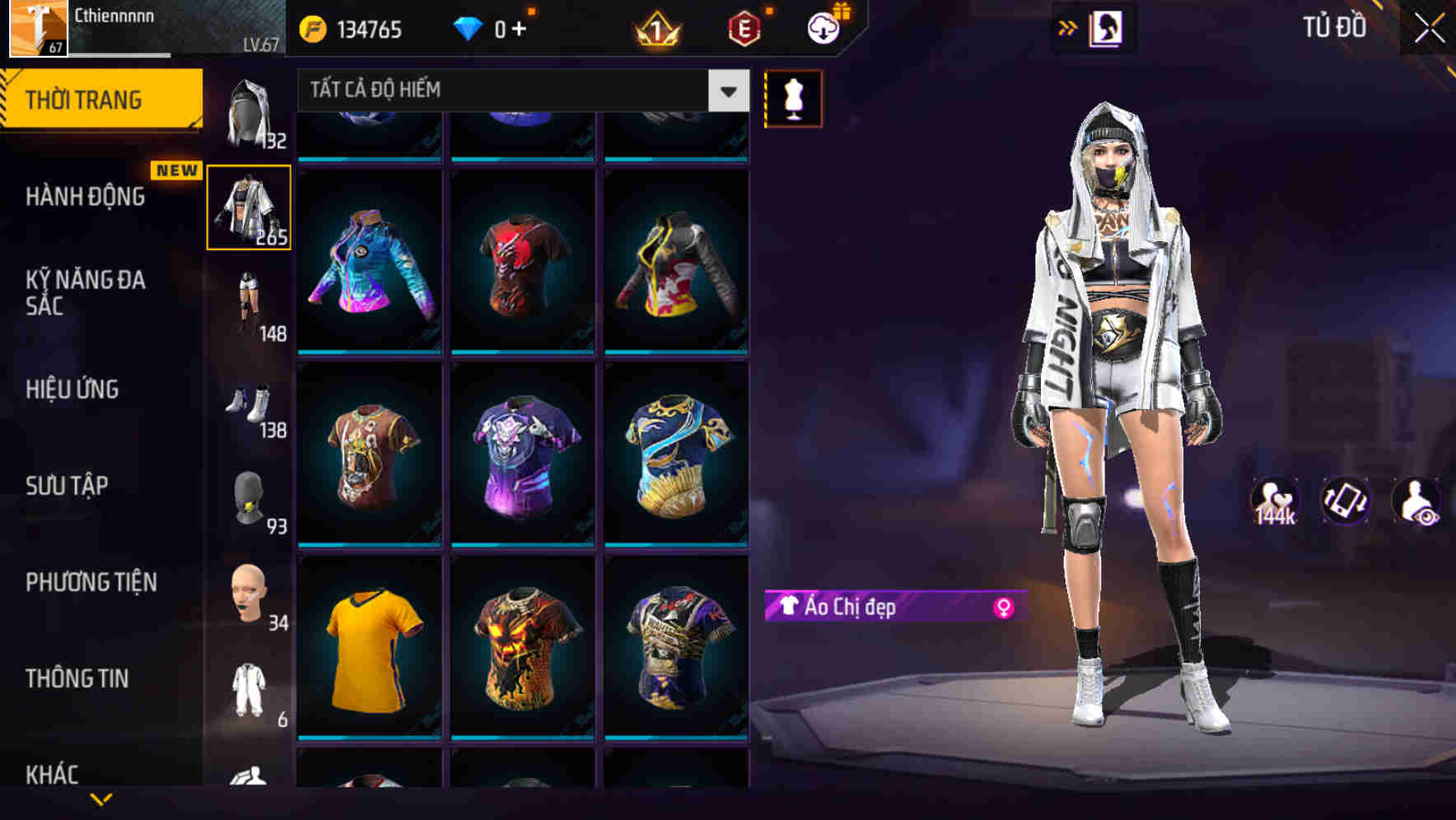Click the rank crown badge showing level 1

coord(655,30)
